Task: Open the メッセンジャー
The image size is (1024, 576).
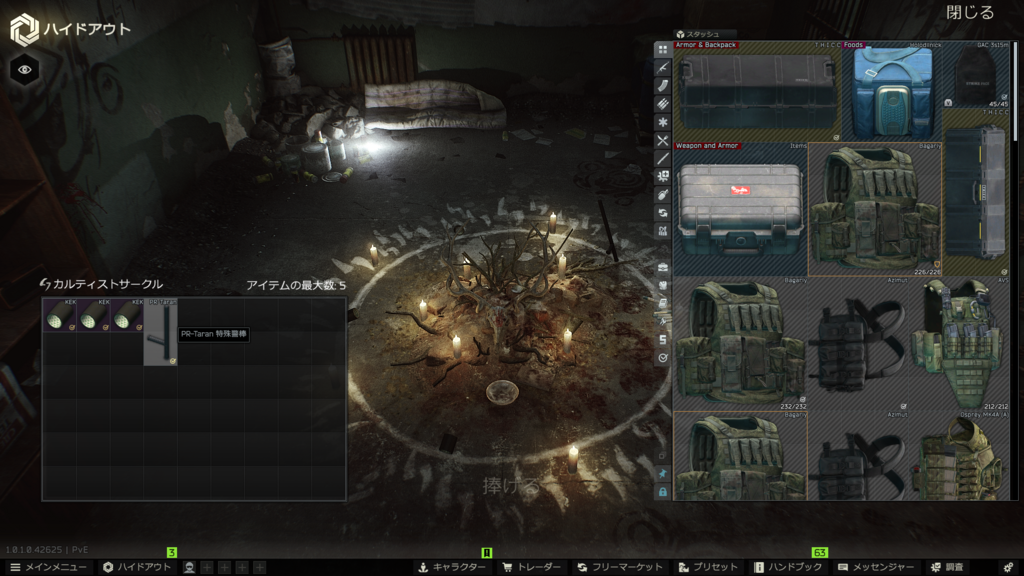Action: point(876,567)
